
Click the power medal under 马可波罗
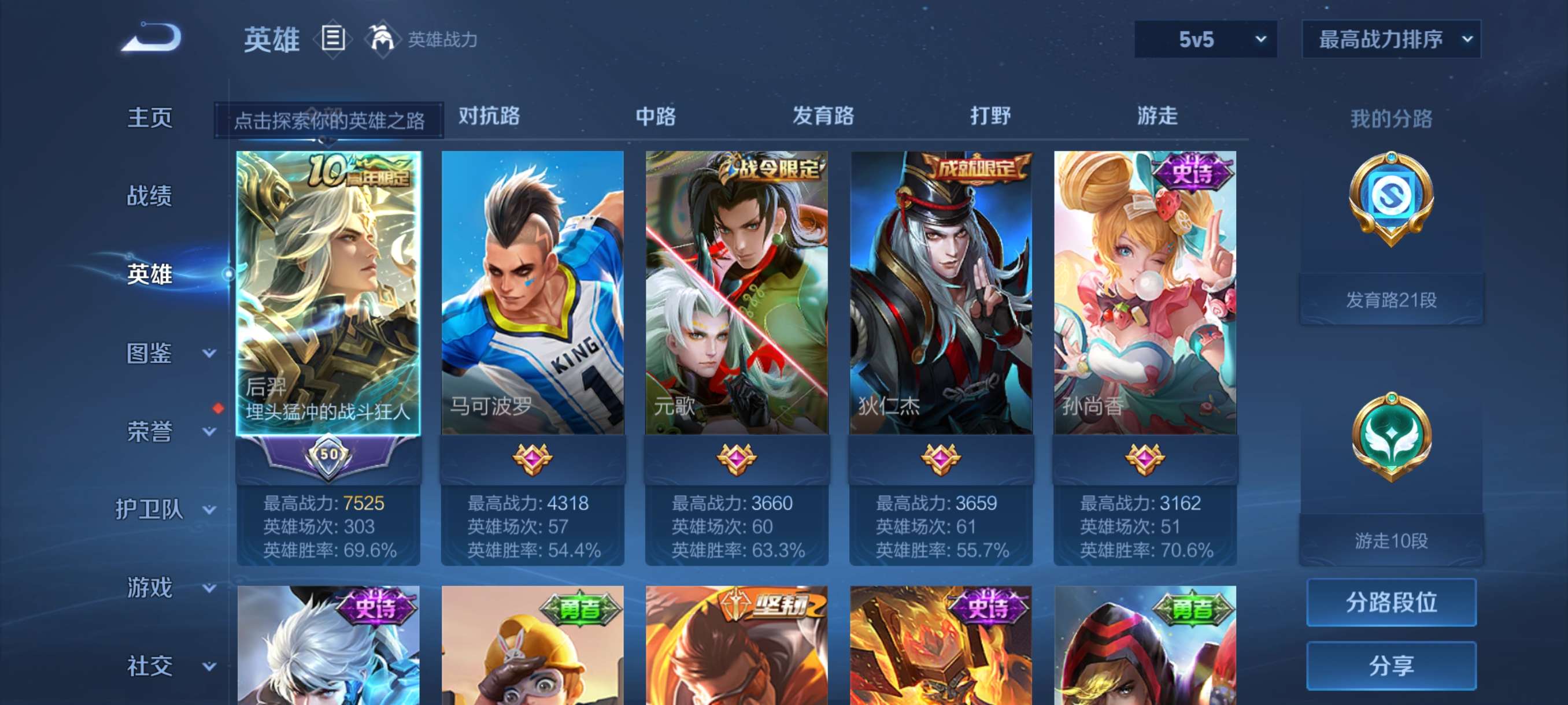(531, 460)
